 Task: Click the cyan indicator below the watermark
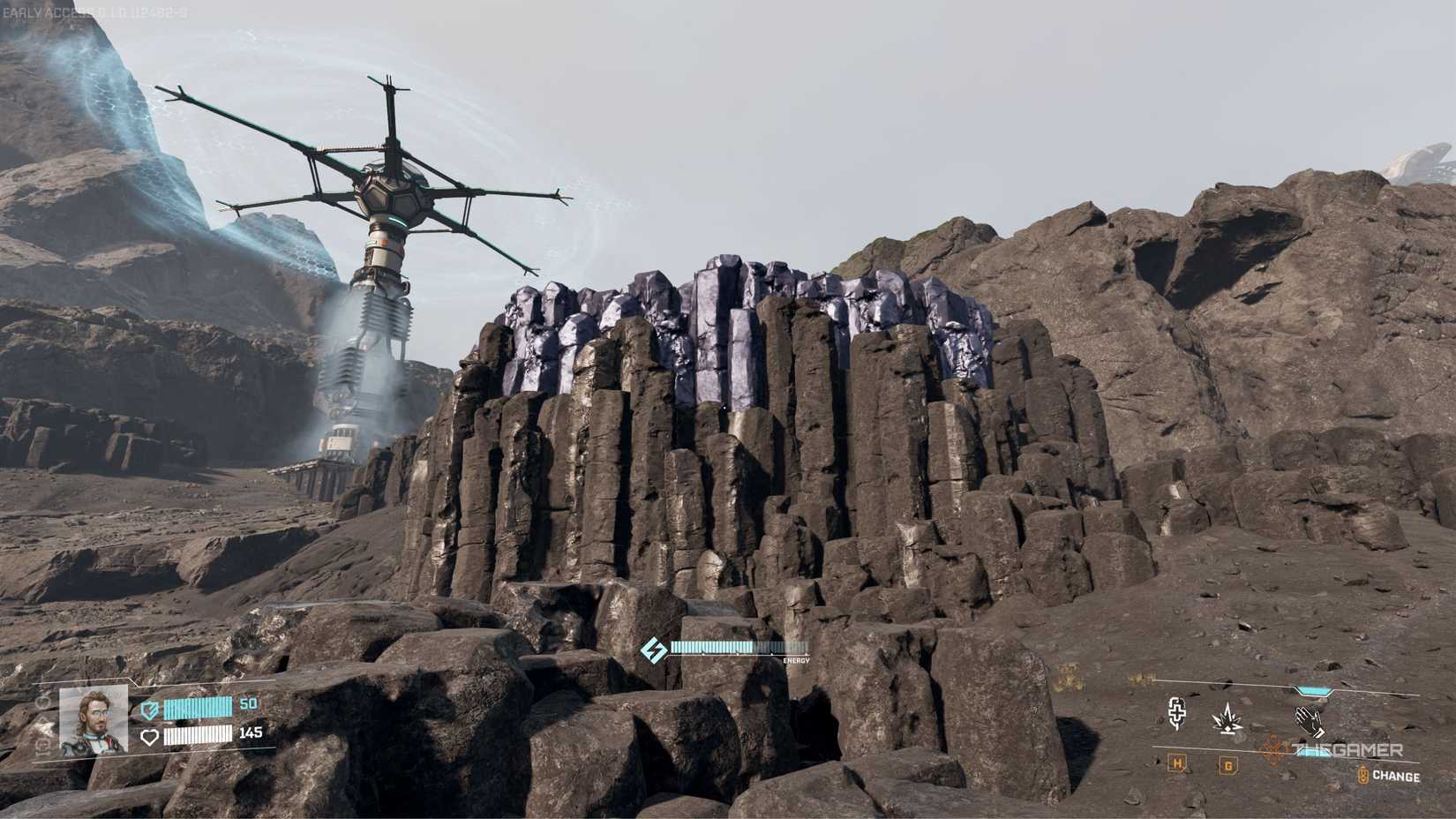tap(1315, 753)
